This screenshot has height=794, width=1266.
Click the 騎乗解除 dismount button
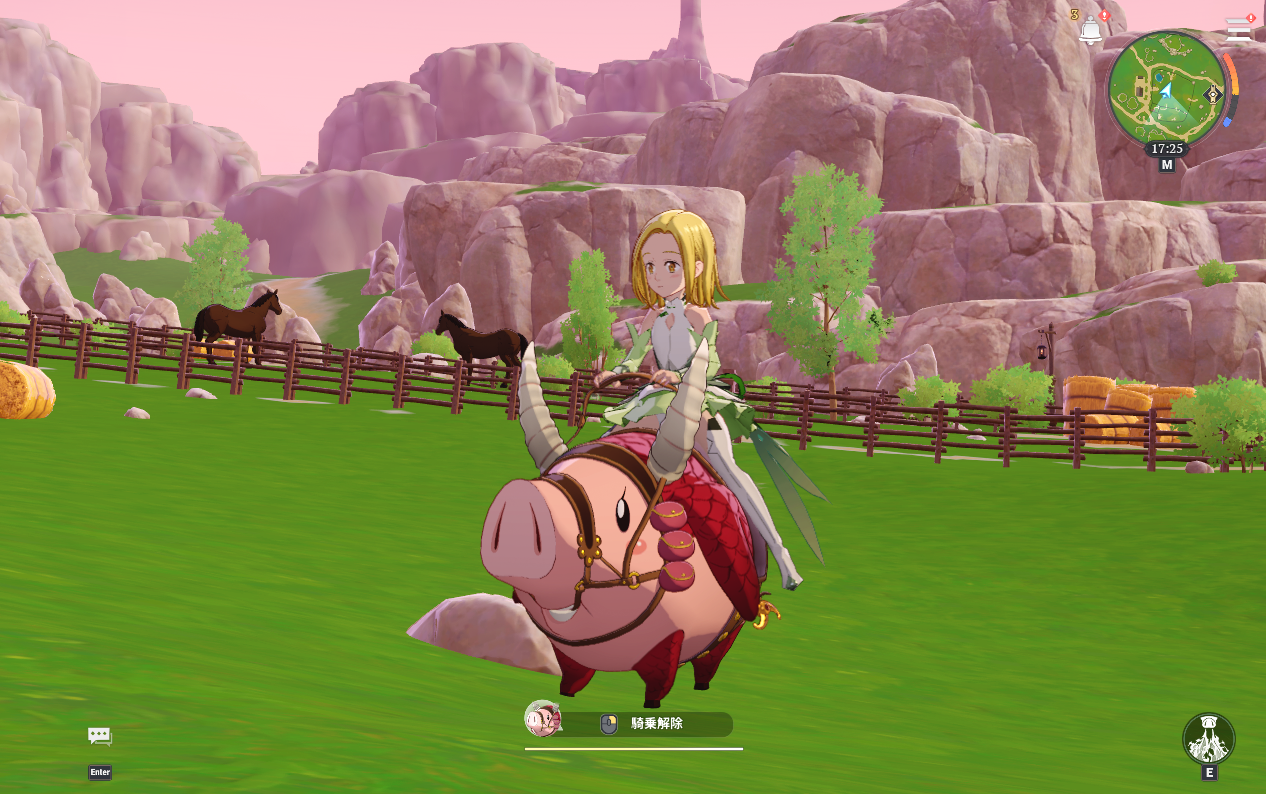[x=655, y=724]
